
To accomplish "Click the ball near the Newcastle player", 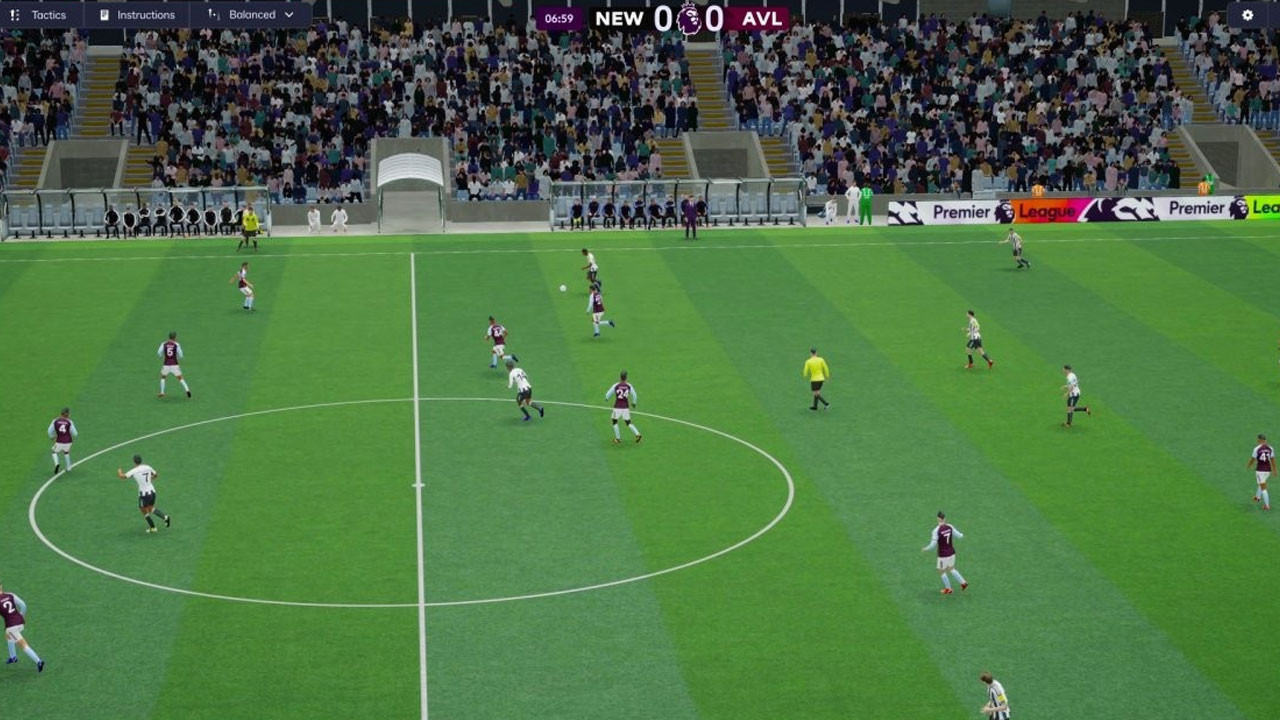I will click(x=563, y=287).
